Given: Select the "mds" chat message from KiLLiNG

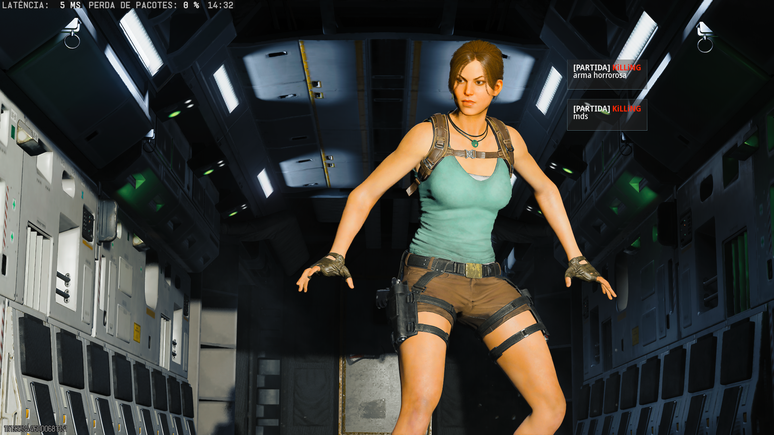Looking at the screenshot, I should pyautogui.click(x=580, y=116).
